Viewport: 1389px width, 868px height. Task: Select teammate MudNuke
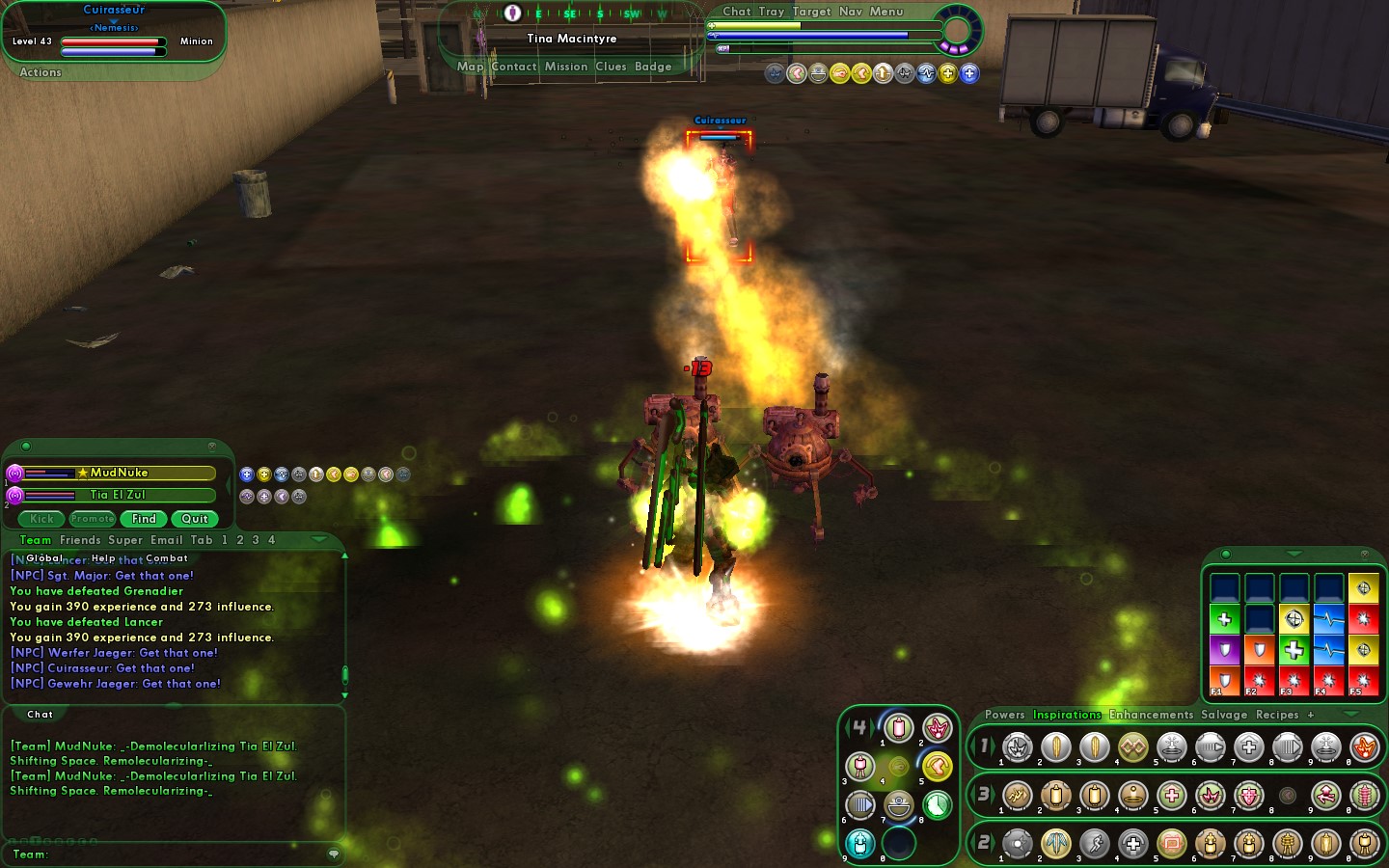click(x=120, y=473)
